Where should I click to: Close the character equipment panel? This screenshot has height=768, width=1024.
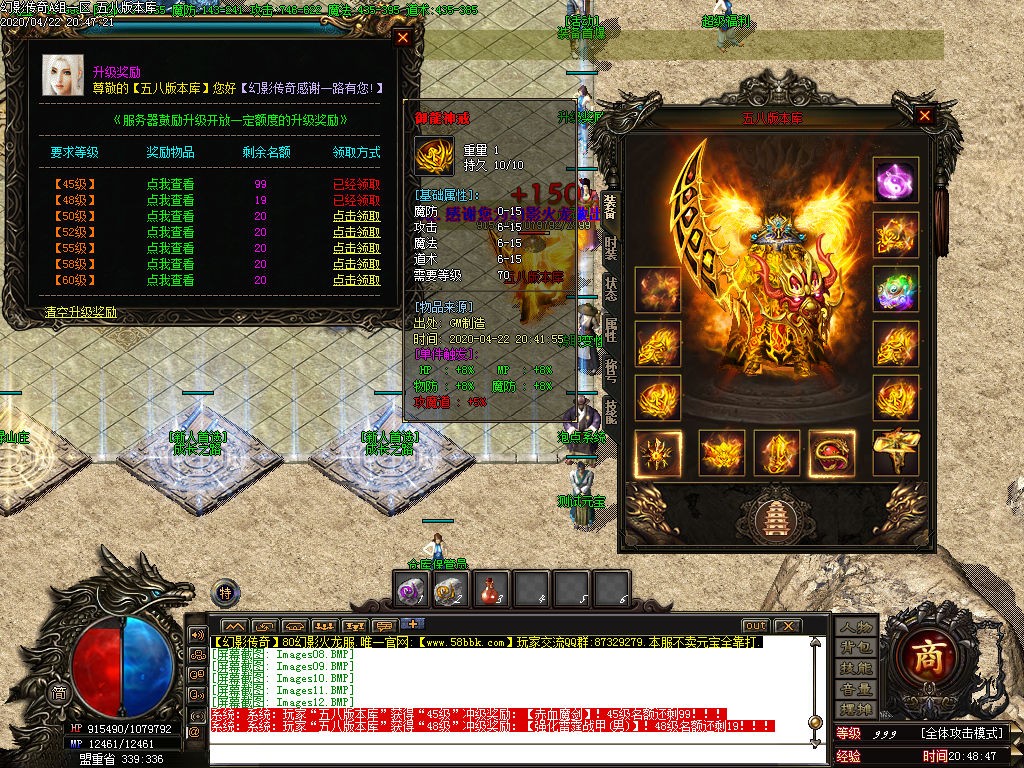point(925,116)
